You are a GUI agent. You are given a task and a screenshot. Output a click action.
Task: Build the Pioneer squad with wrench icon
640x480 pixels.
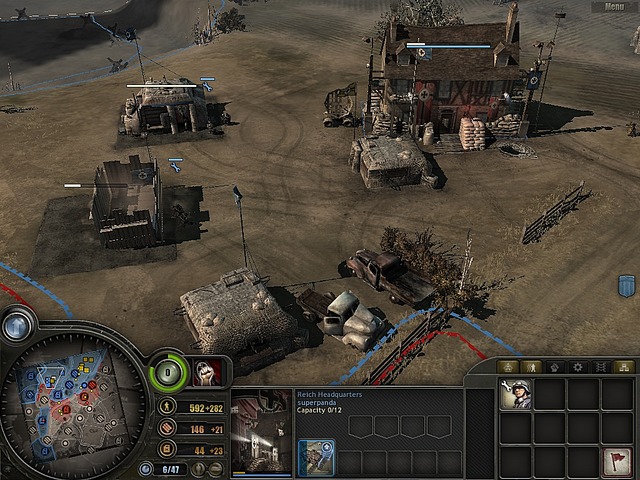[516, 394]
